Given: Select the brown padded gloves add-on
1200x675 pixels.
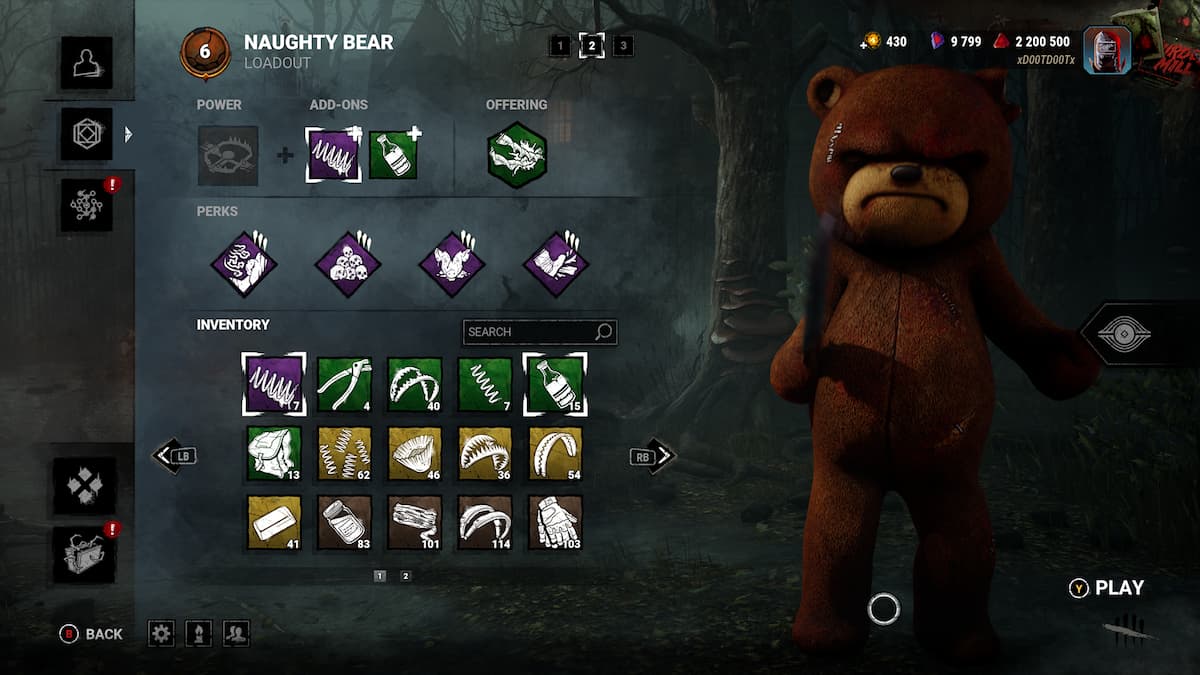Looking at the screenshot, I should coord(555,522).
